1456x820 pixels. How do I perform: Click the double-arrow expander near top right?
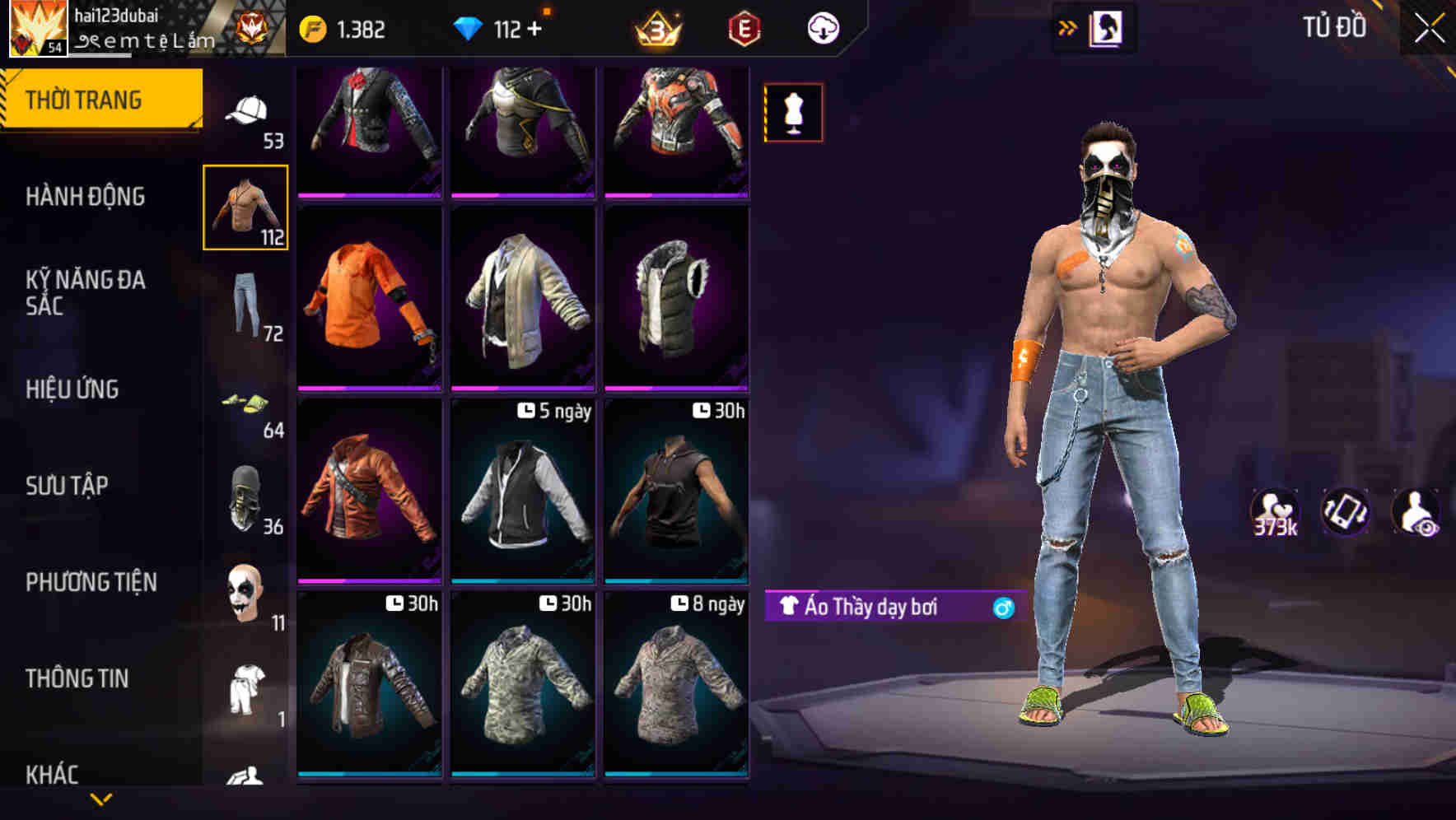[1068, 27]
